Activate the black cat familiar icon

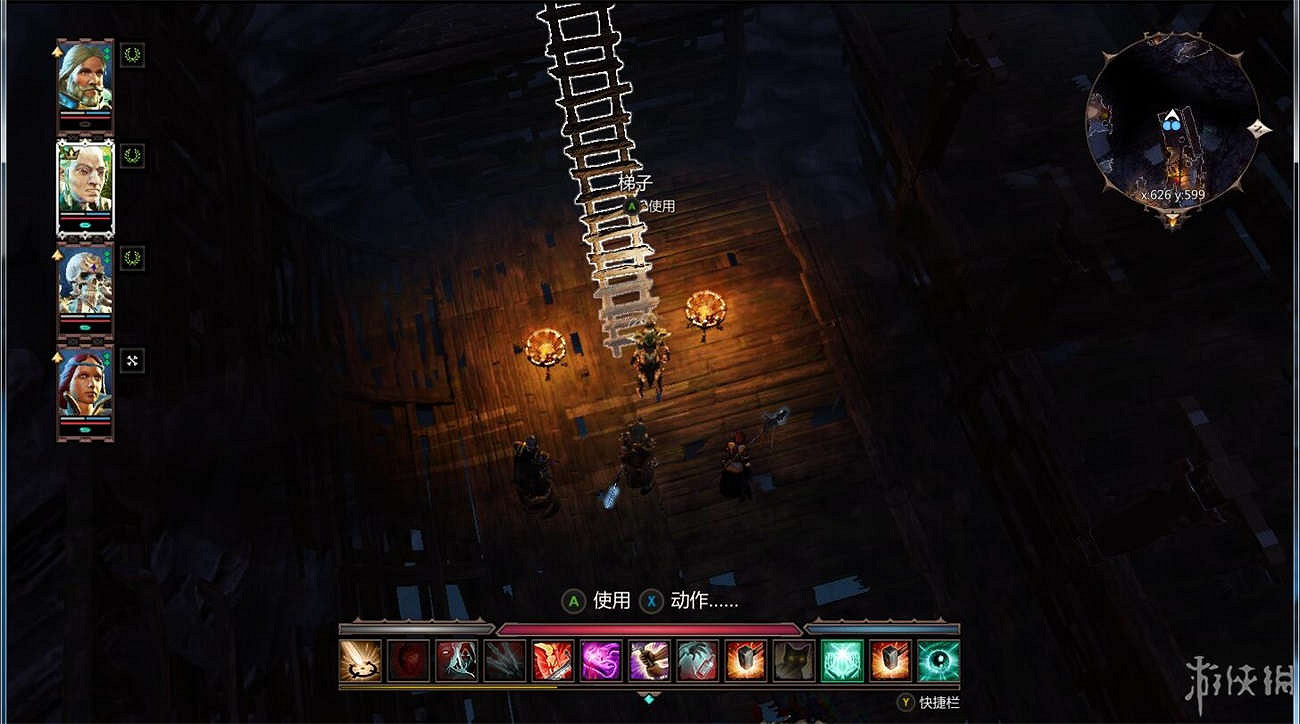793,661
